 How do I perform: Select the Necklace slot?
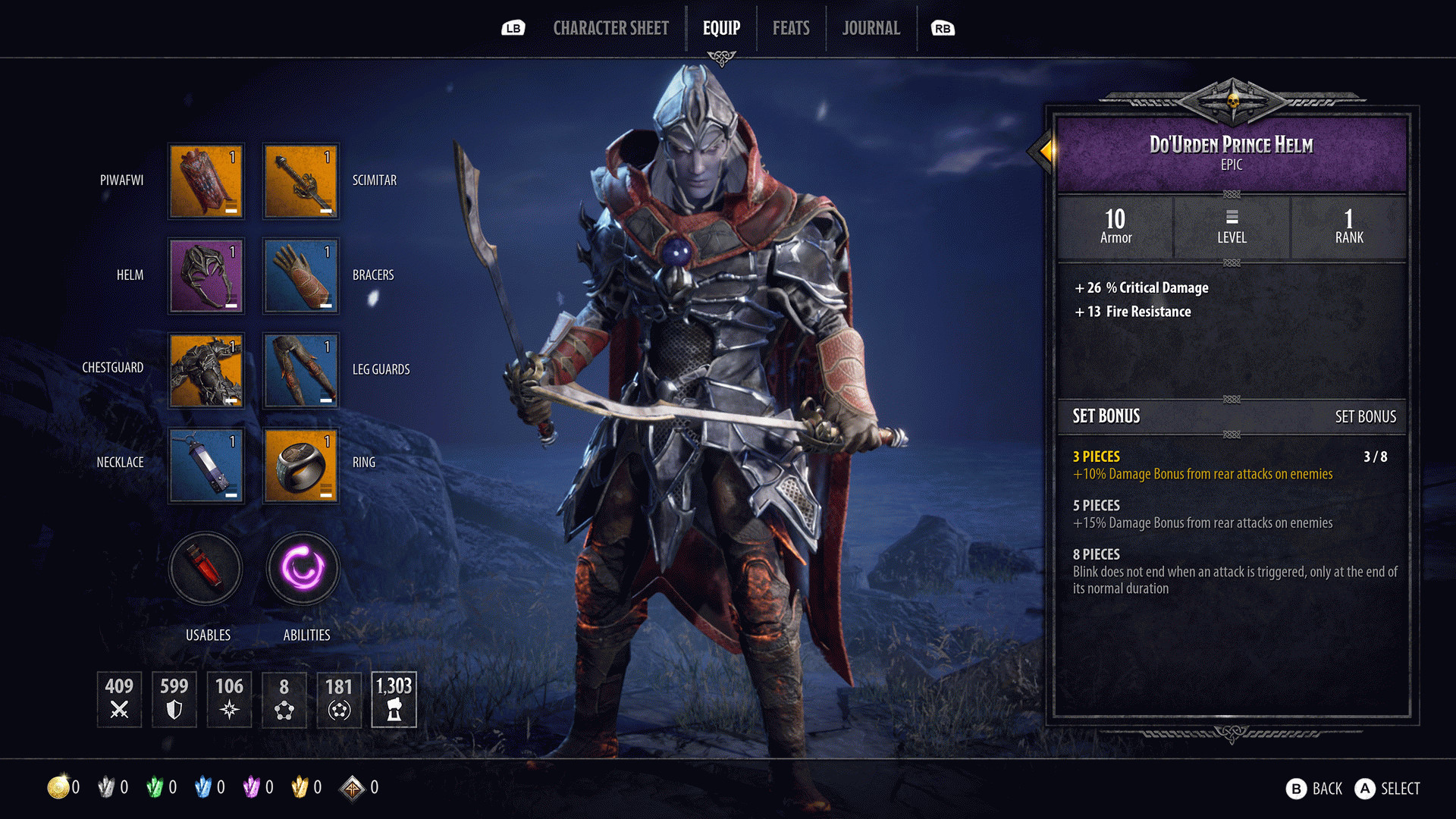206,465
